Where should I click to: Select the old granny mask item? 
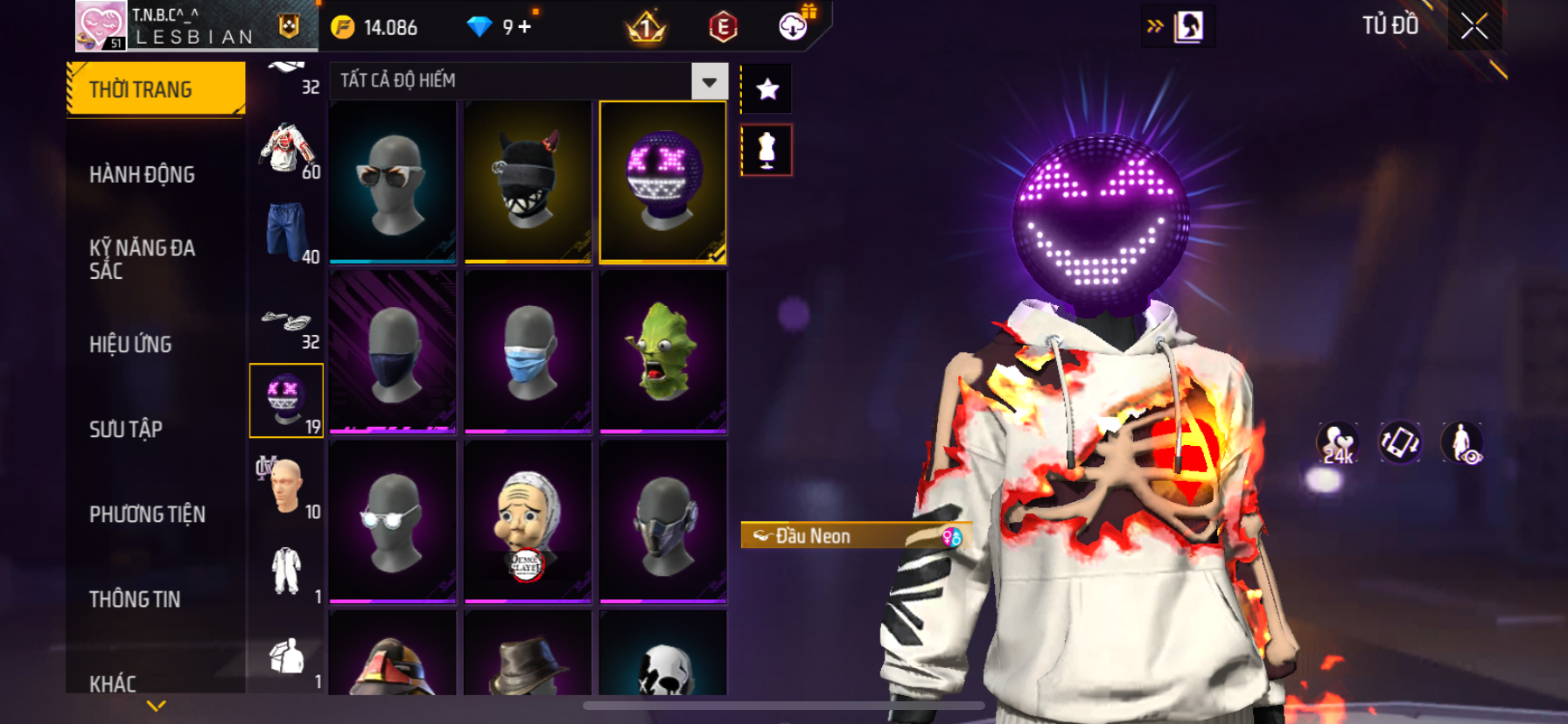(528, 522)
